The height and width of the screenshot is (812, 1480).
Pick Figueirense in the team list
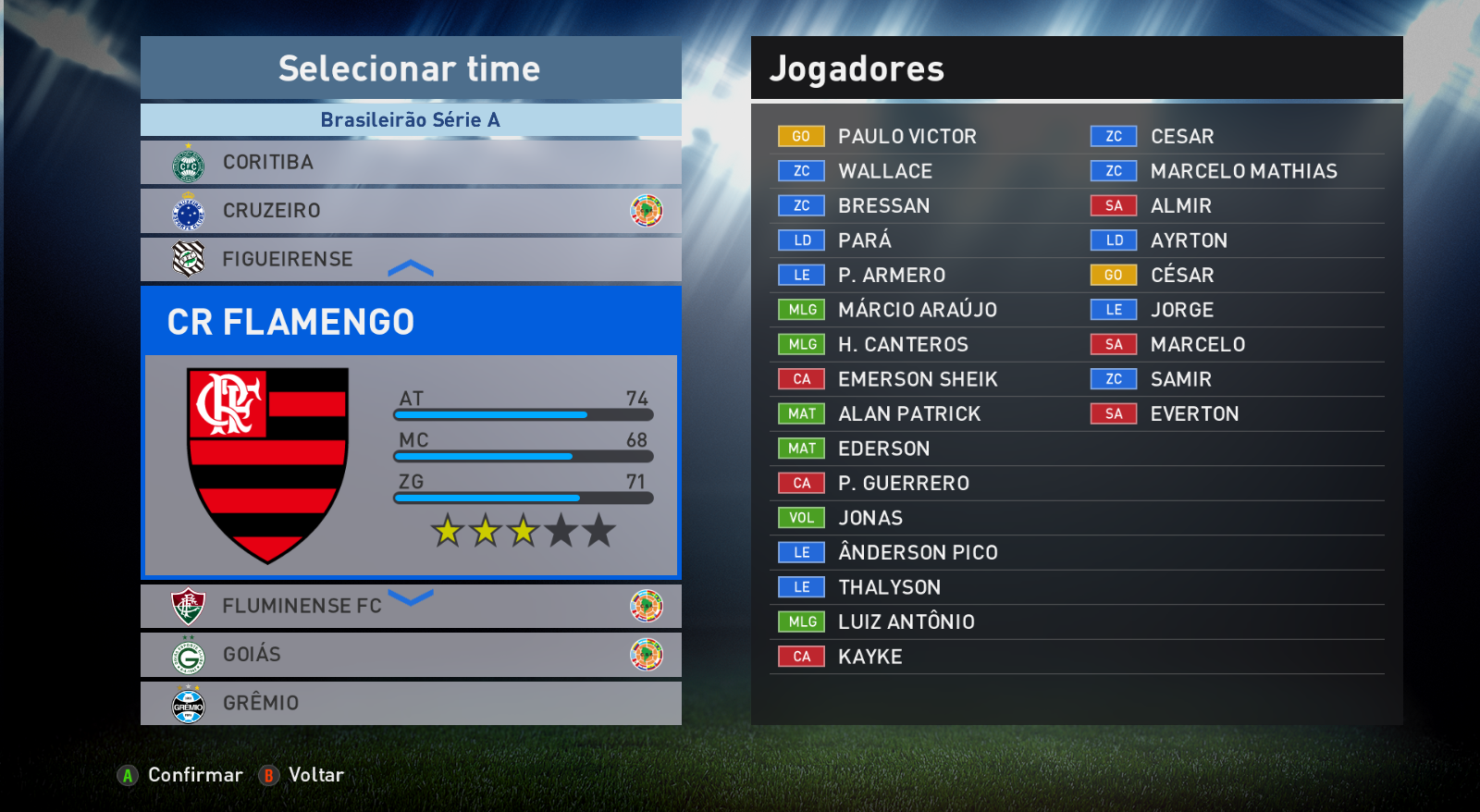[x=410, y=259]
